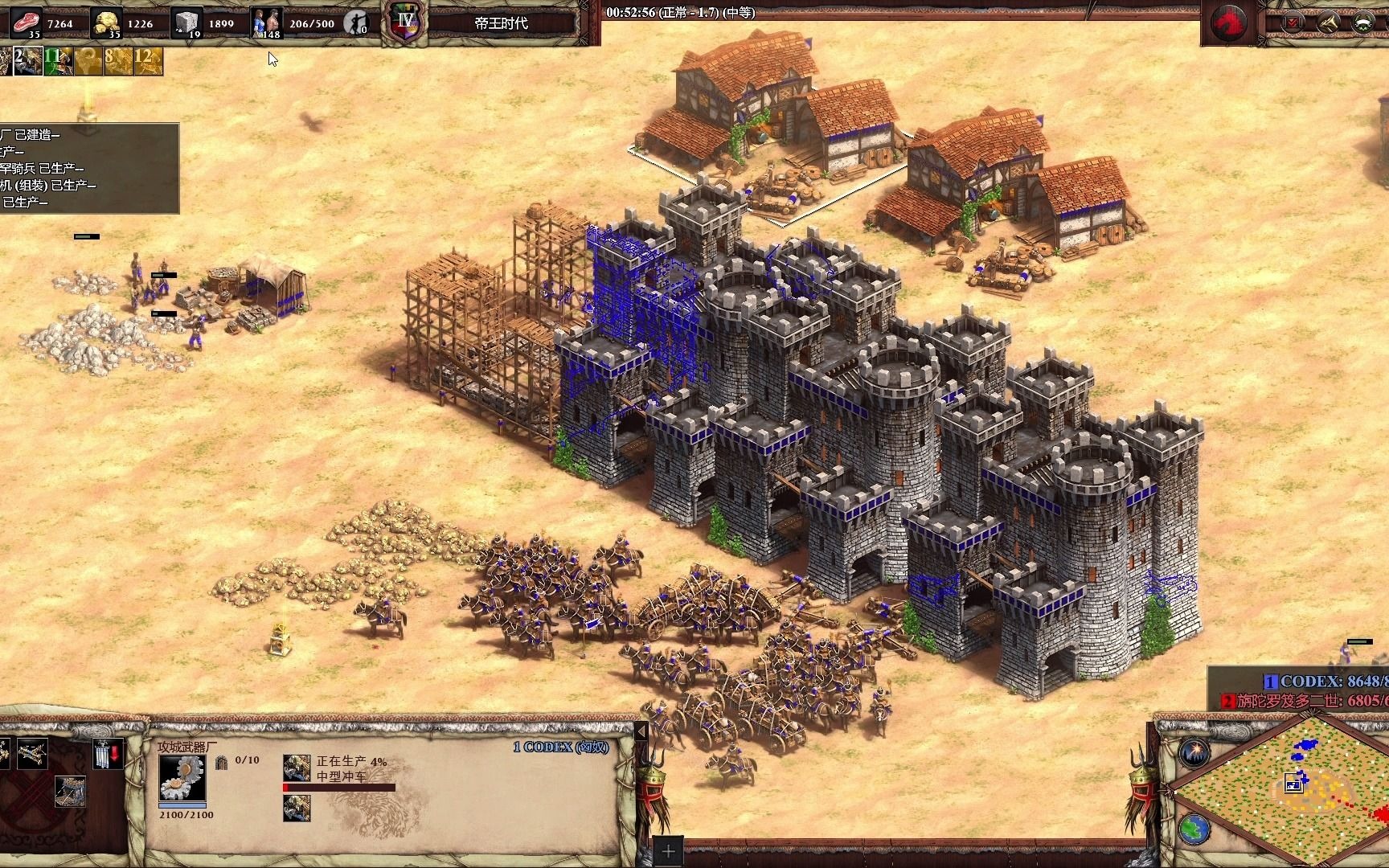This screenshot has height=868, width=1389.
Task: Train a scorpion ballista unit
Action: point(31,753)
